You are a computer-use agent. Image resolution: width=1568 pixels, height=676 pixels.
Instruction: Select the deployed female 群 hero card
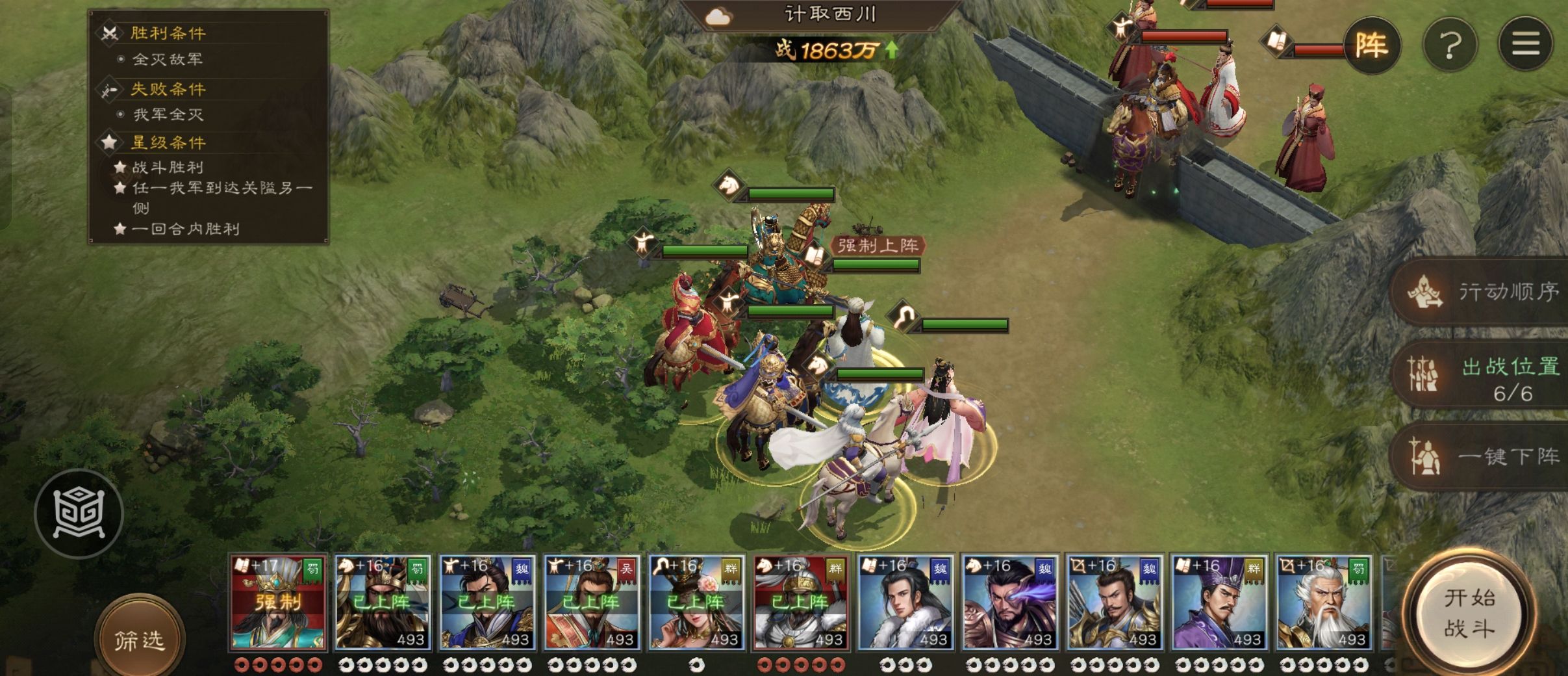pos(696,603)
